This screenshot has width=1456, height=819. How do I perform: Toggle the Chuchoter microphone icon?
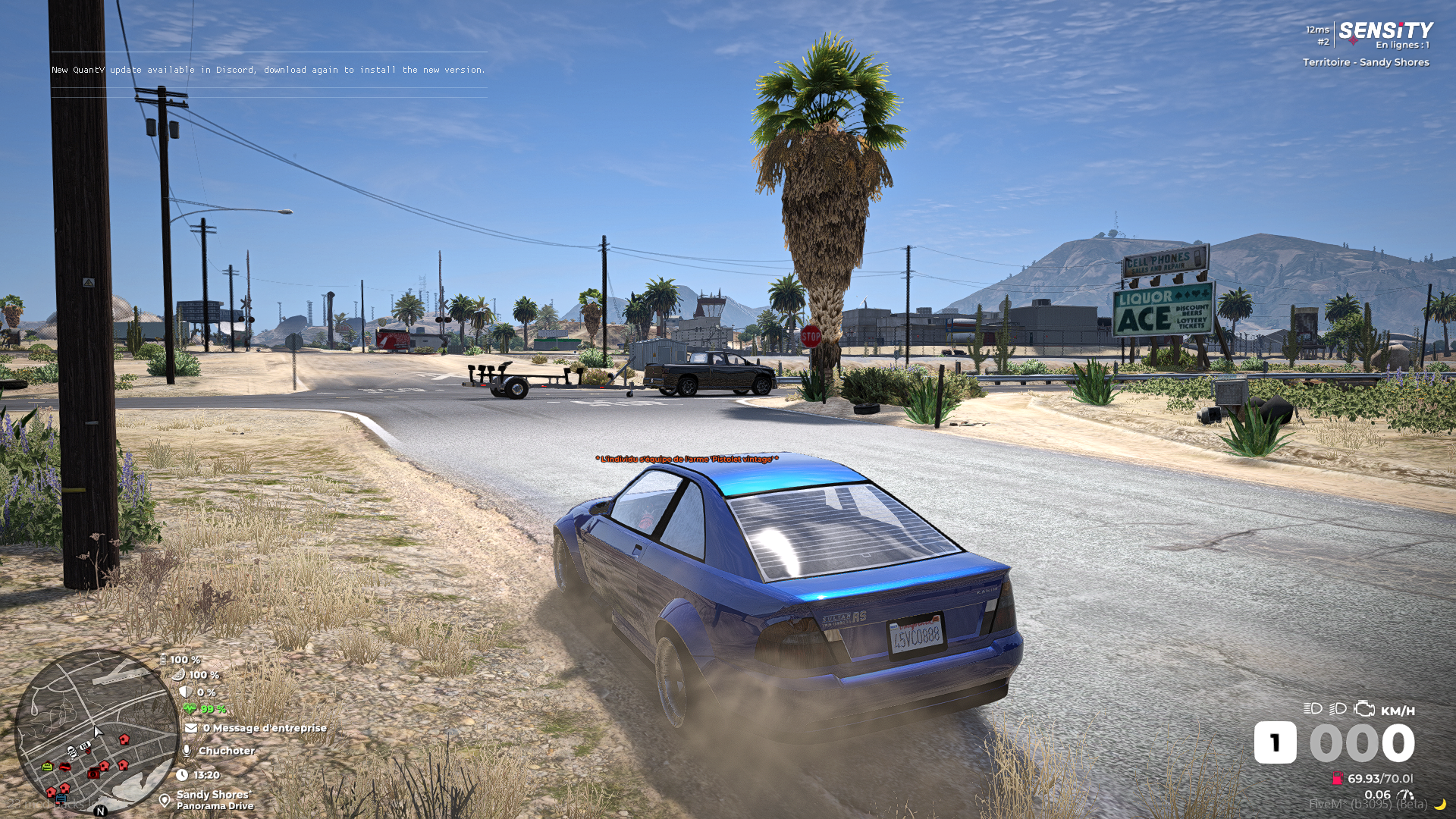[187, 751]
